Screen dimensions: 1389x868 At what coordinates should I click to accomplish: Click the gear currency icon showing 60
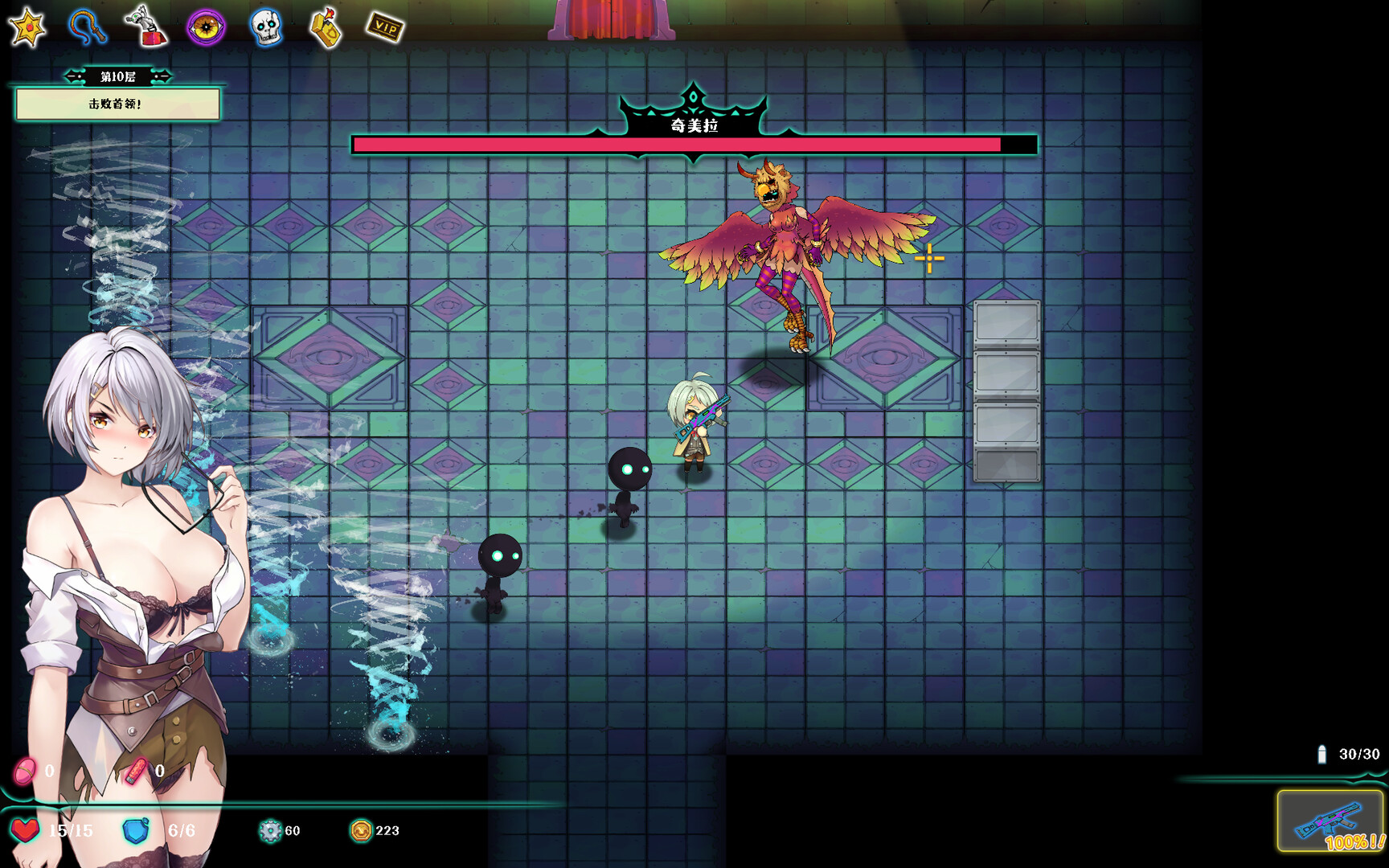pos(268,831)
